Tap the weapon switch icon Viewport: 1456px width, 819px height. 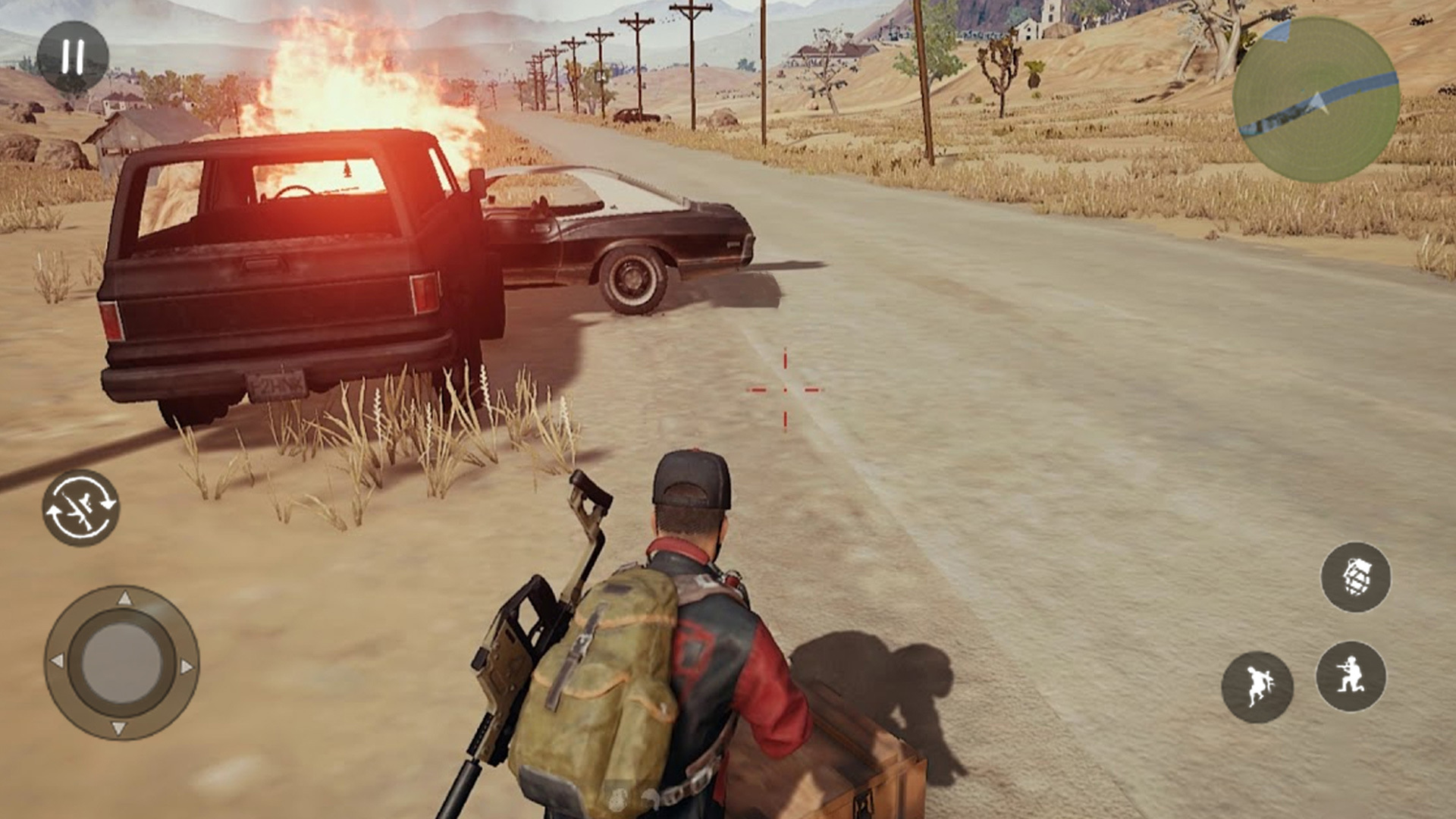pos(80,507)
